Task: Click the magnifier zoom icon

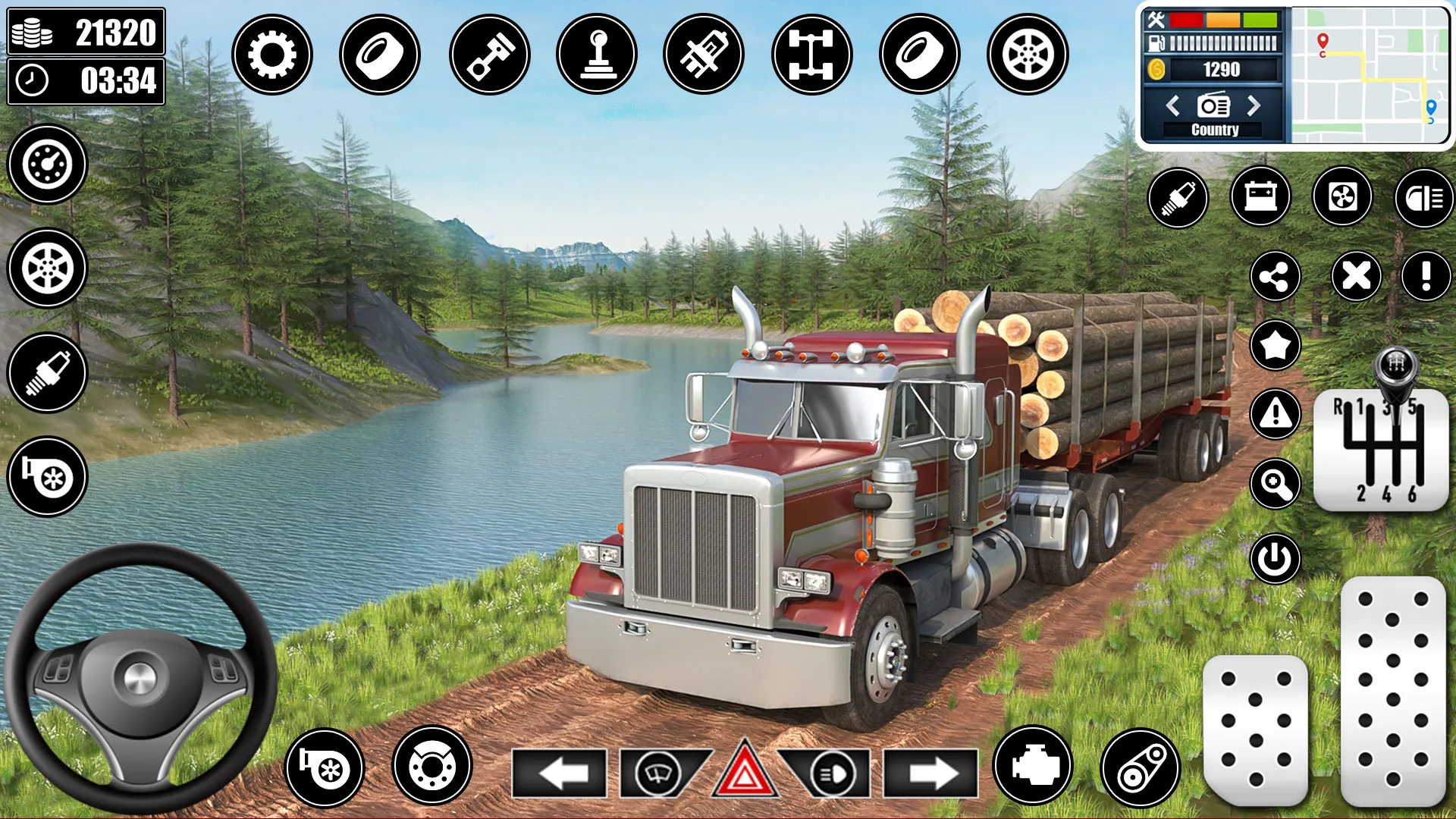Action: tap(1276, 483)
